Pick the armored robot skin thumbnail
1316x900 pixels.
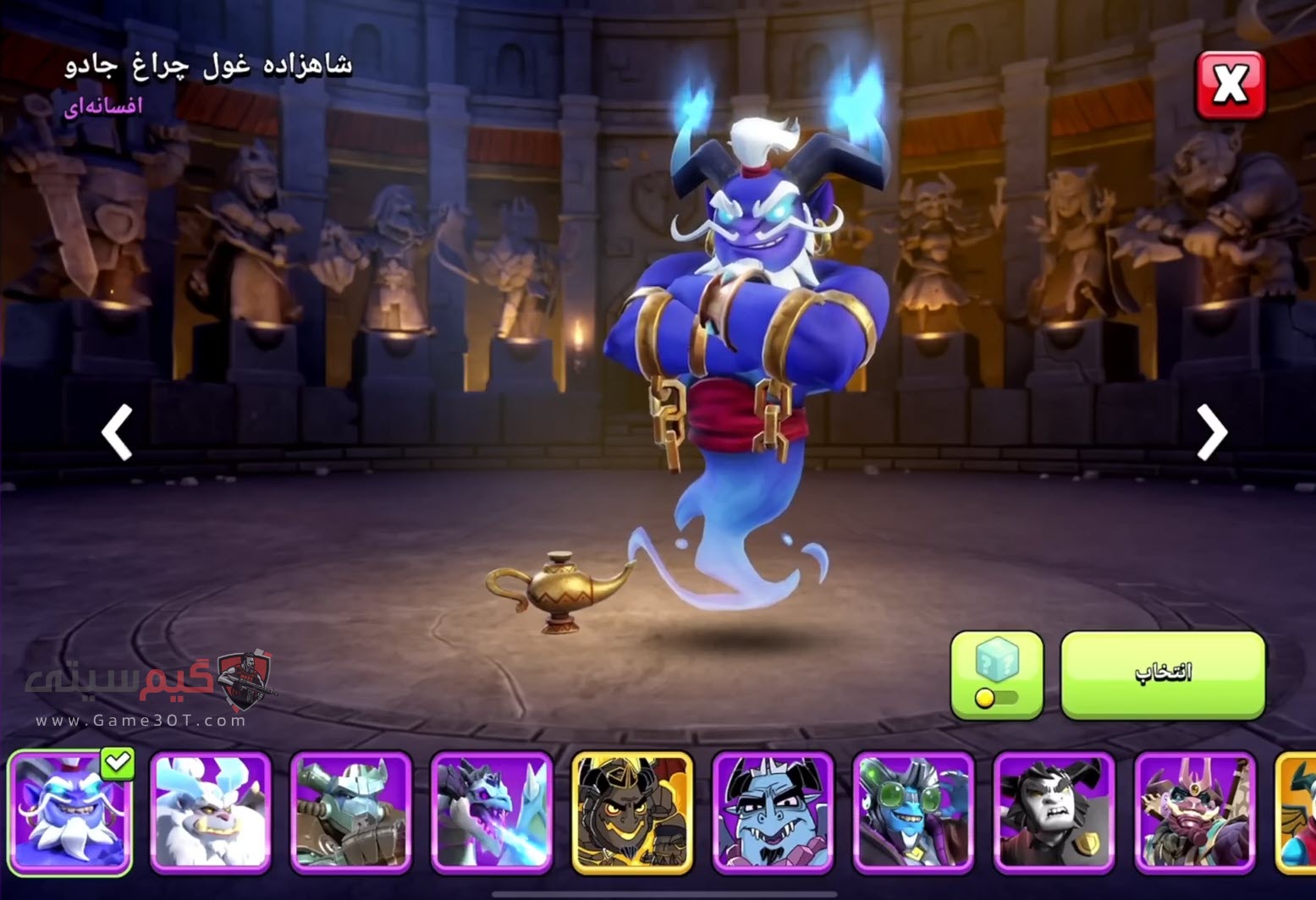[x=350, y=813]
